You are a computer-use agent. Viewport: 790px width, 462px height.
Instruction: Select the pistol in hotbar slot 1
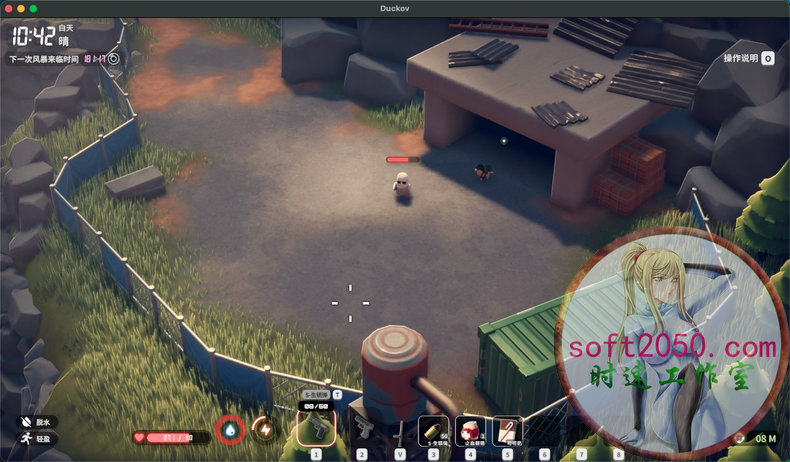click(316, 429)
